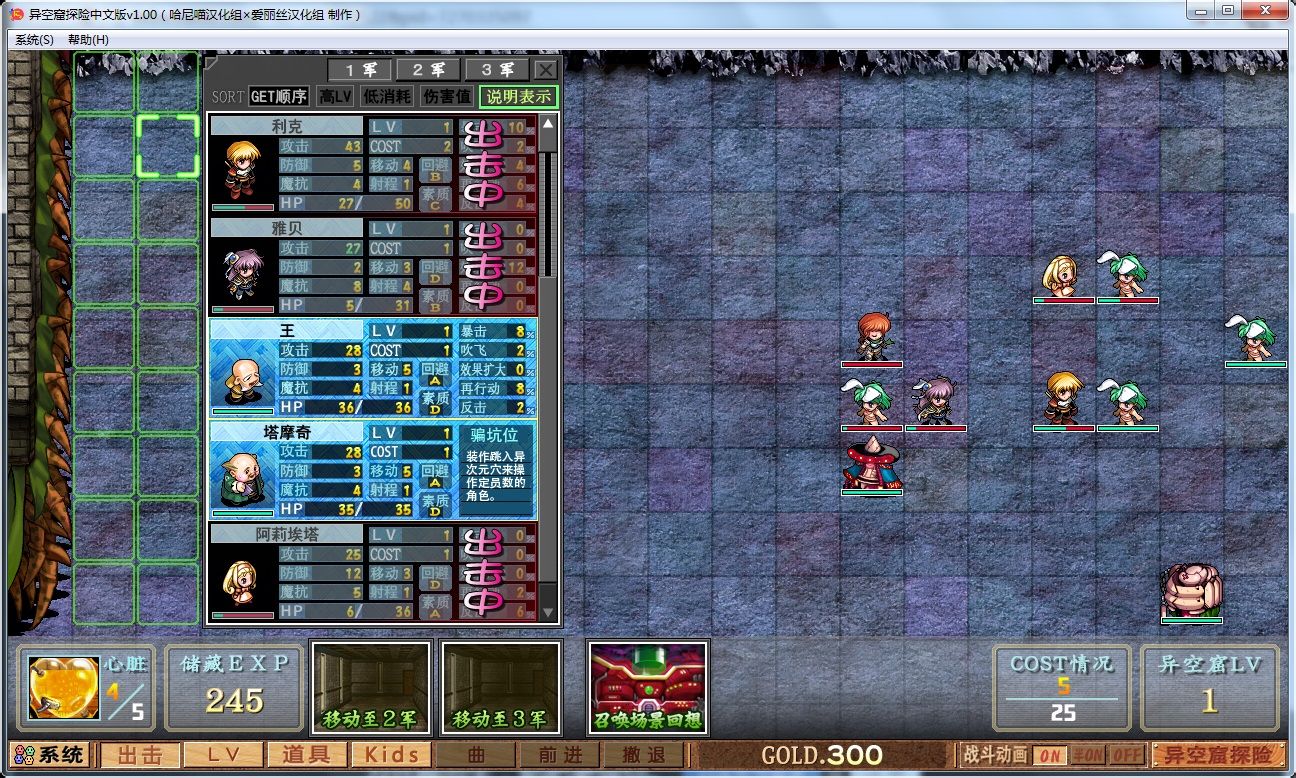The height and width of the screenshot is (778, 1296).
Task: Open the 系统 button on the bottom bar
Action: 50,755
